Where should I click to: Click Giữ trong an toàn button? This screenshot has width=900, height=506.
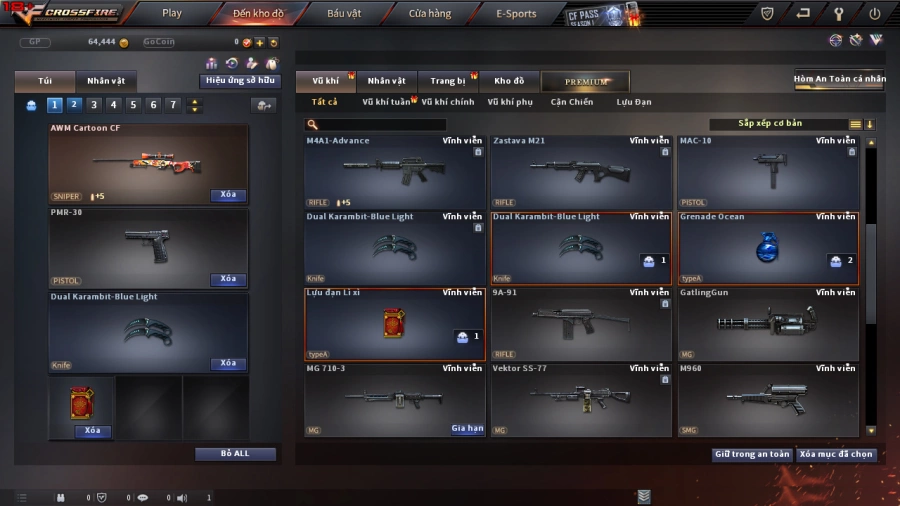752,454
